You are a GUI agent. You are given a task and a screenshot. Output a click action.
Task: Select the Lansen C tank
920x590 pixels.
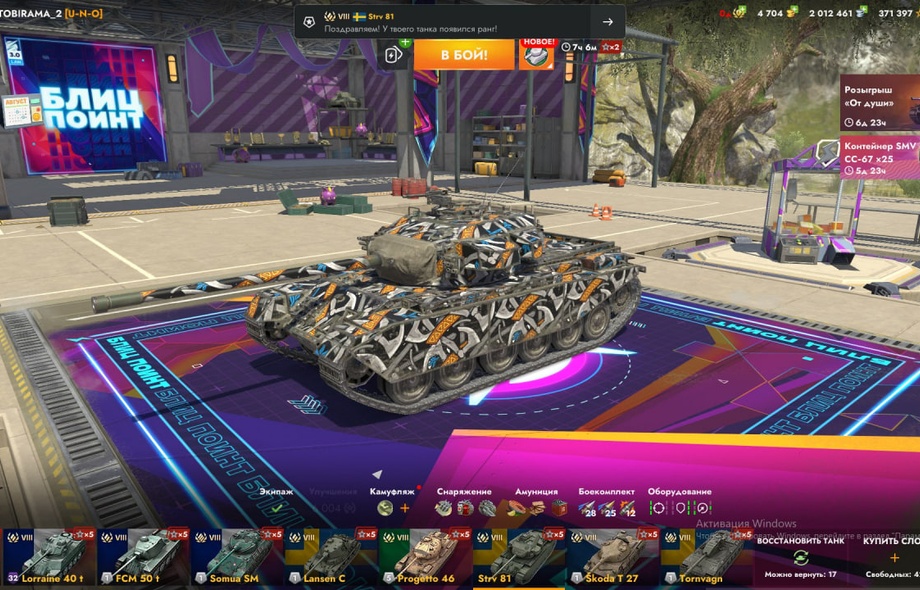(x=330, y=557)
